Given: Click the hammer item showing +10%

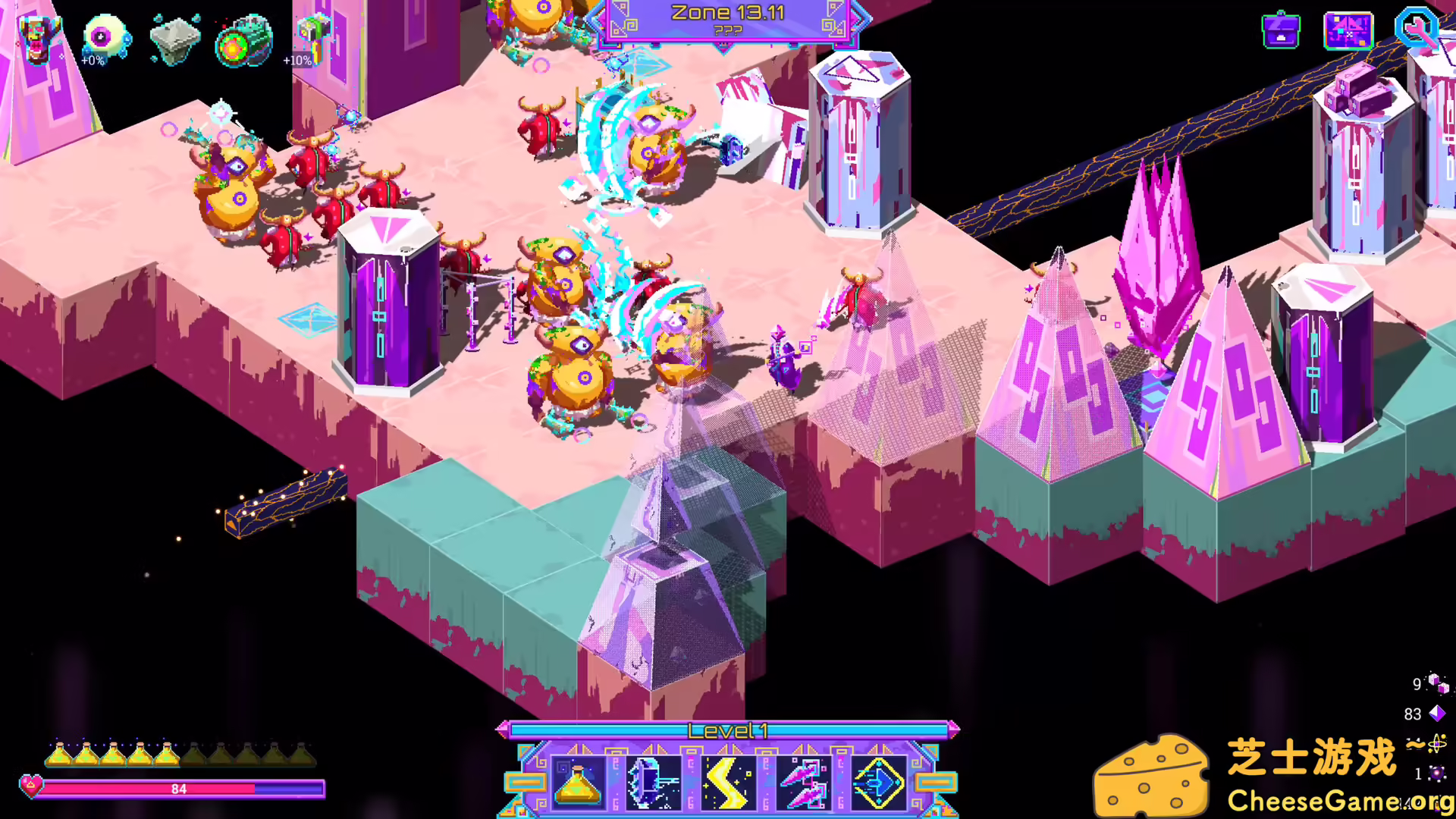Looking at the screenshot, I should (312, 36).
